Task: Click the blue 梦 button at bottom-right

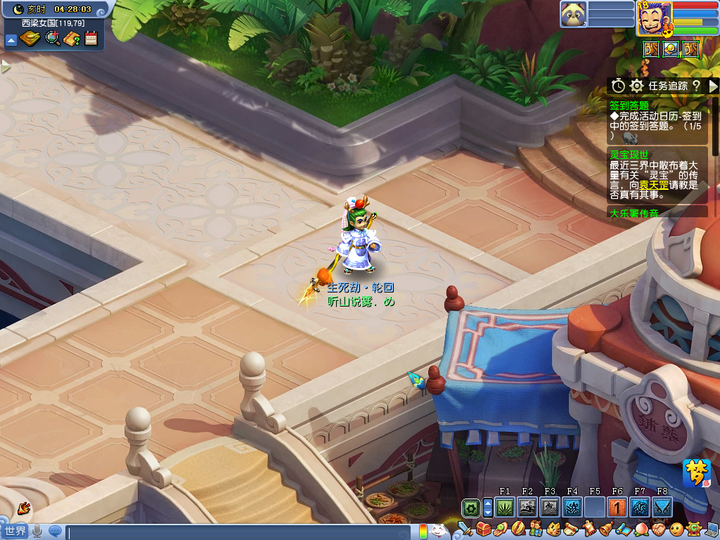Action: point(696,471)
